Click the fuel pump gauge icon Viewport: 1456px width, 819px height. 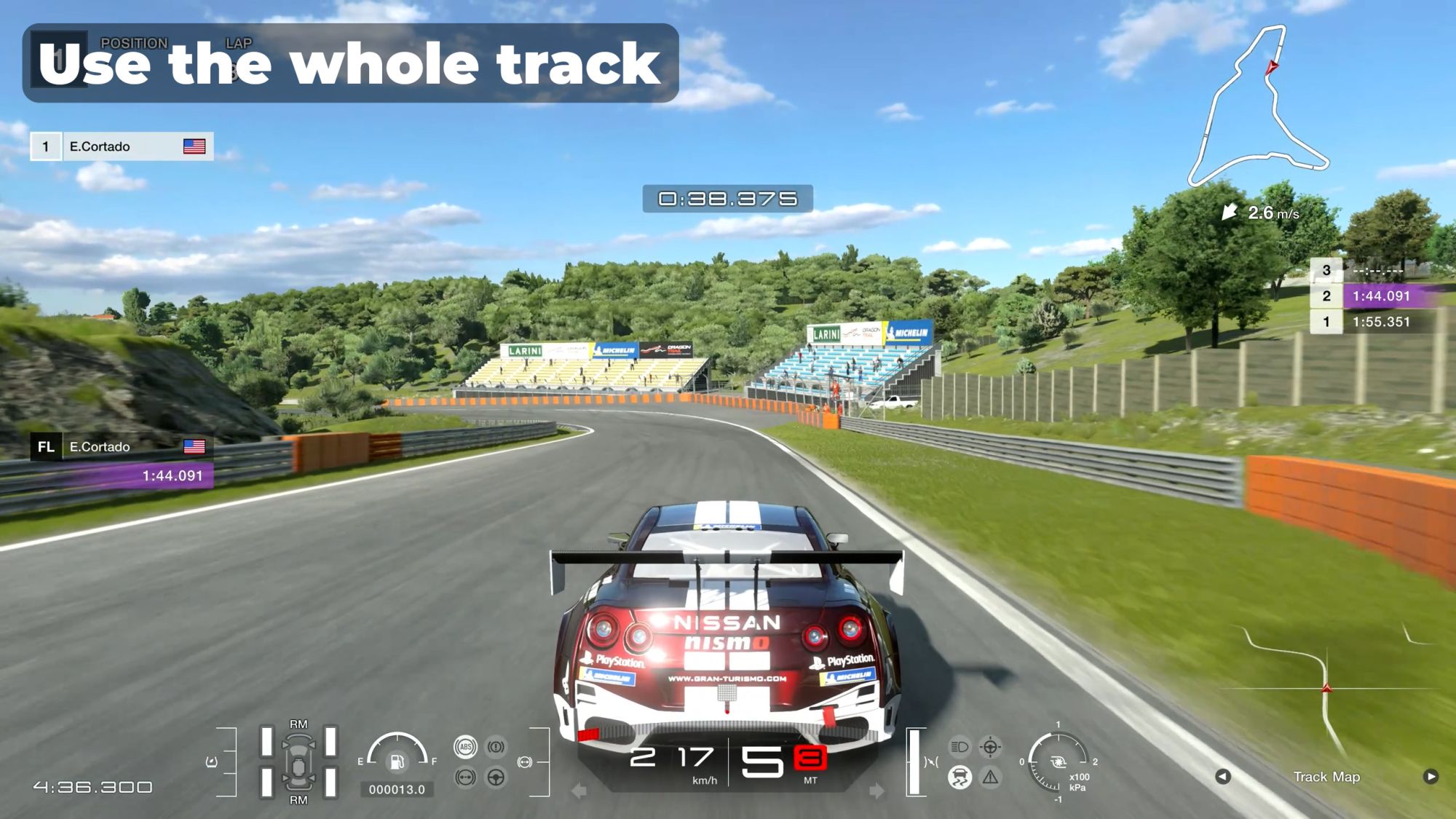point(397,761)
